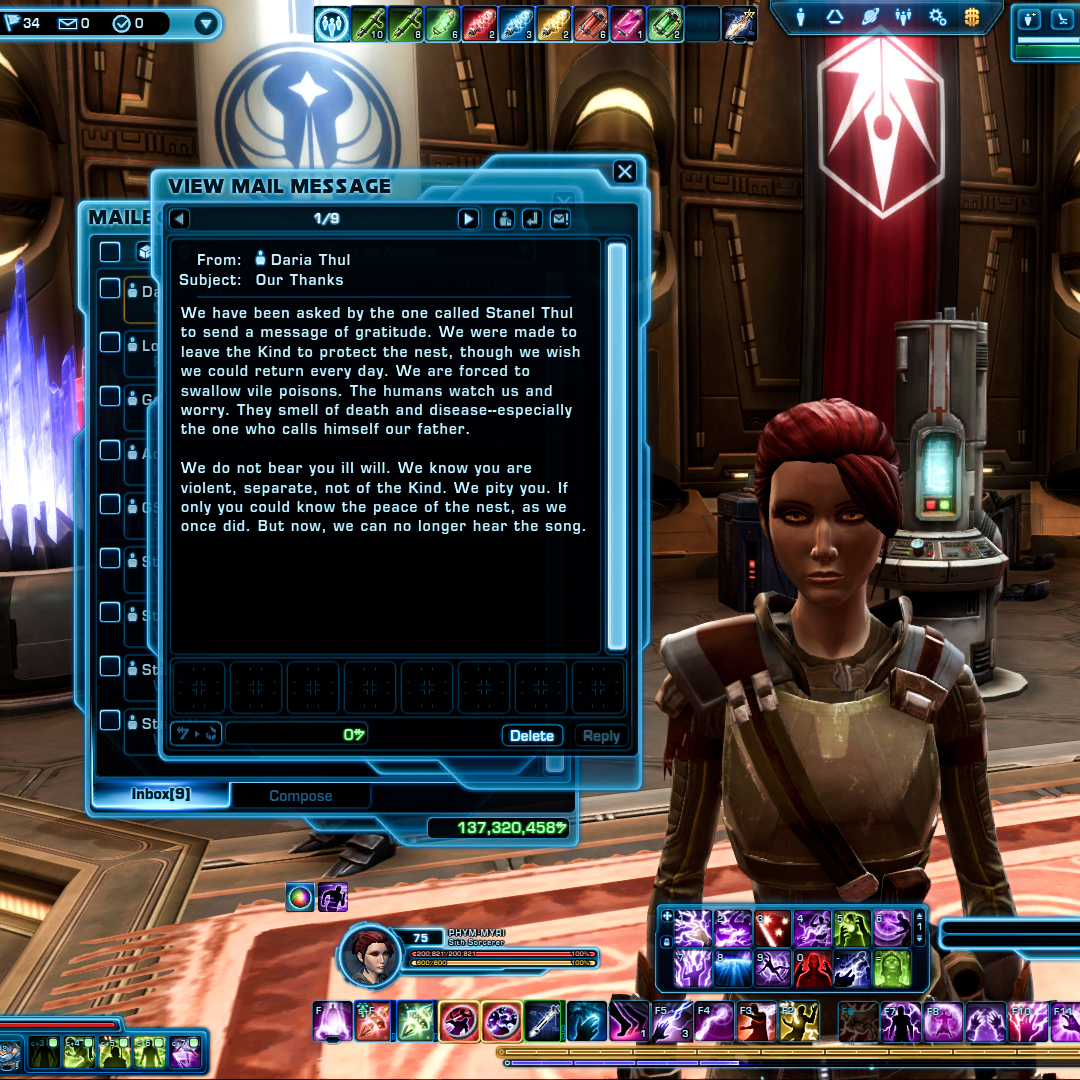
Task: Tick the topmost checkbox in the mailbox list
Action: tap(110, 252)
